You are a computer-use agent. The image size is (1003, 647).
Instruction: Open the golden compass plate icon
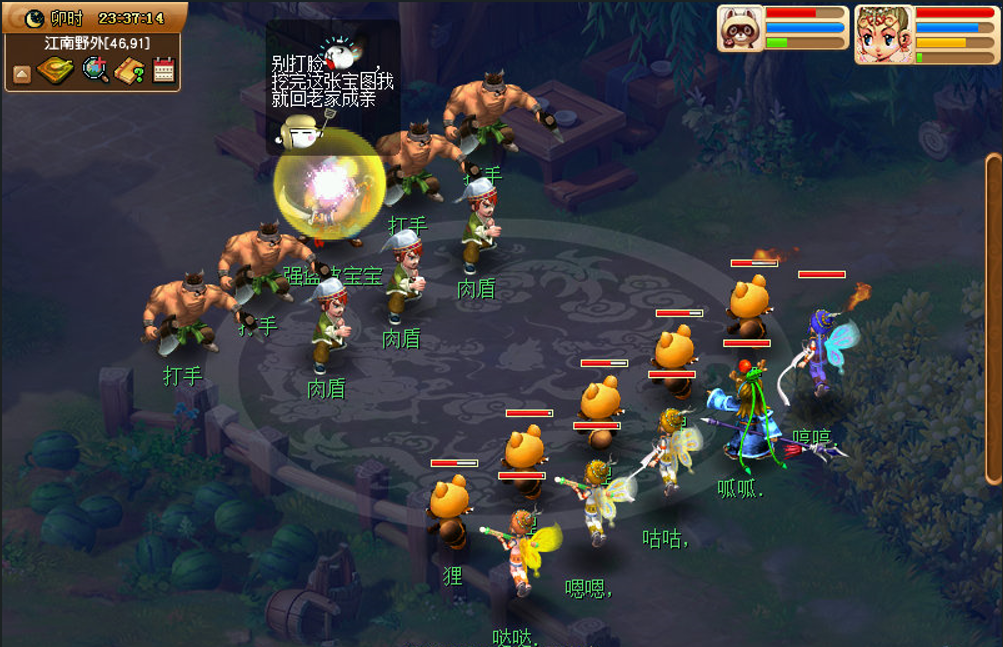[56, 71]
